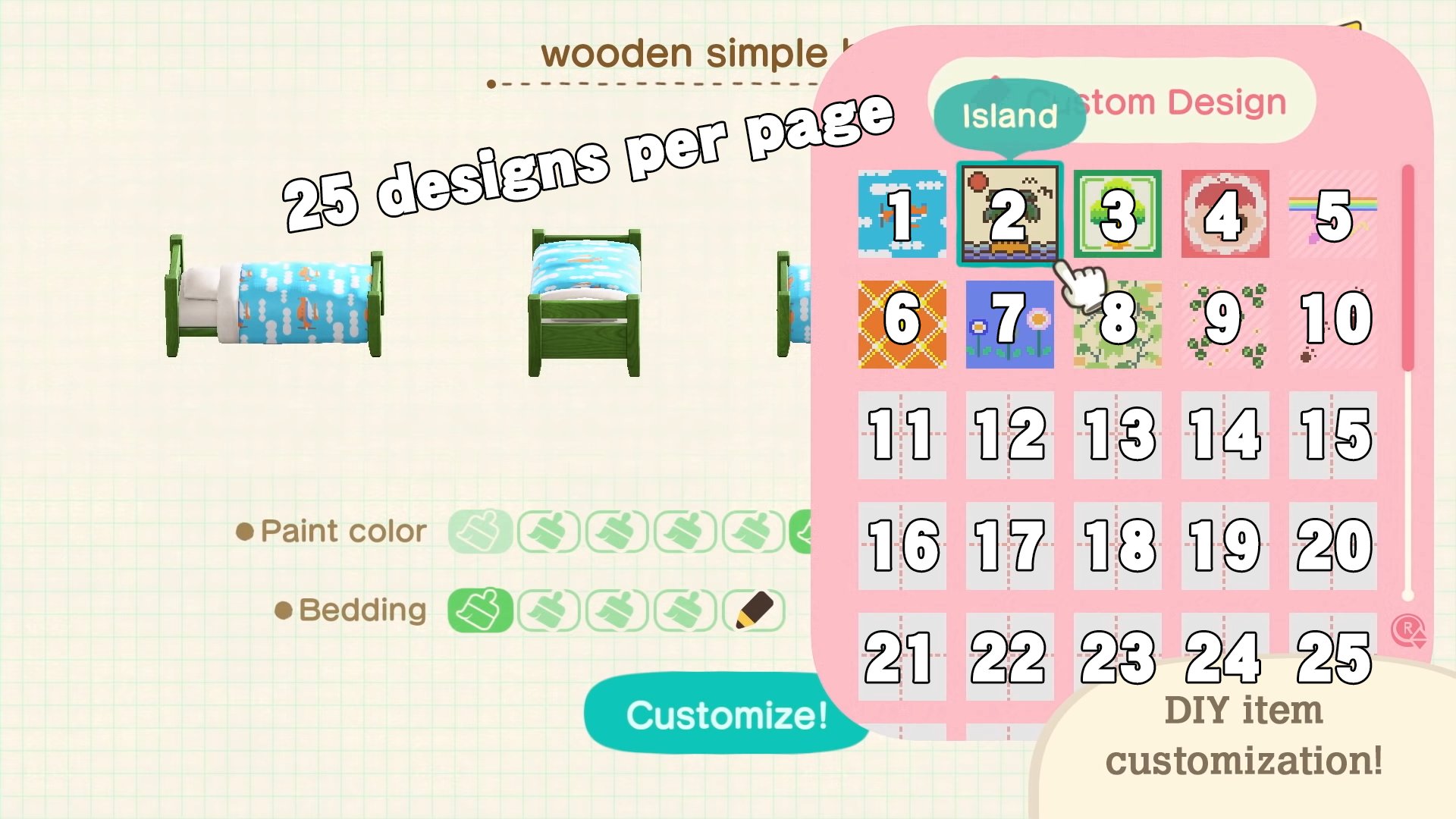
Task: Choose the orange plaid design in slot 6
Action: 901,325
